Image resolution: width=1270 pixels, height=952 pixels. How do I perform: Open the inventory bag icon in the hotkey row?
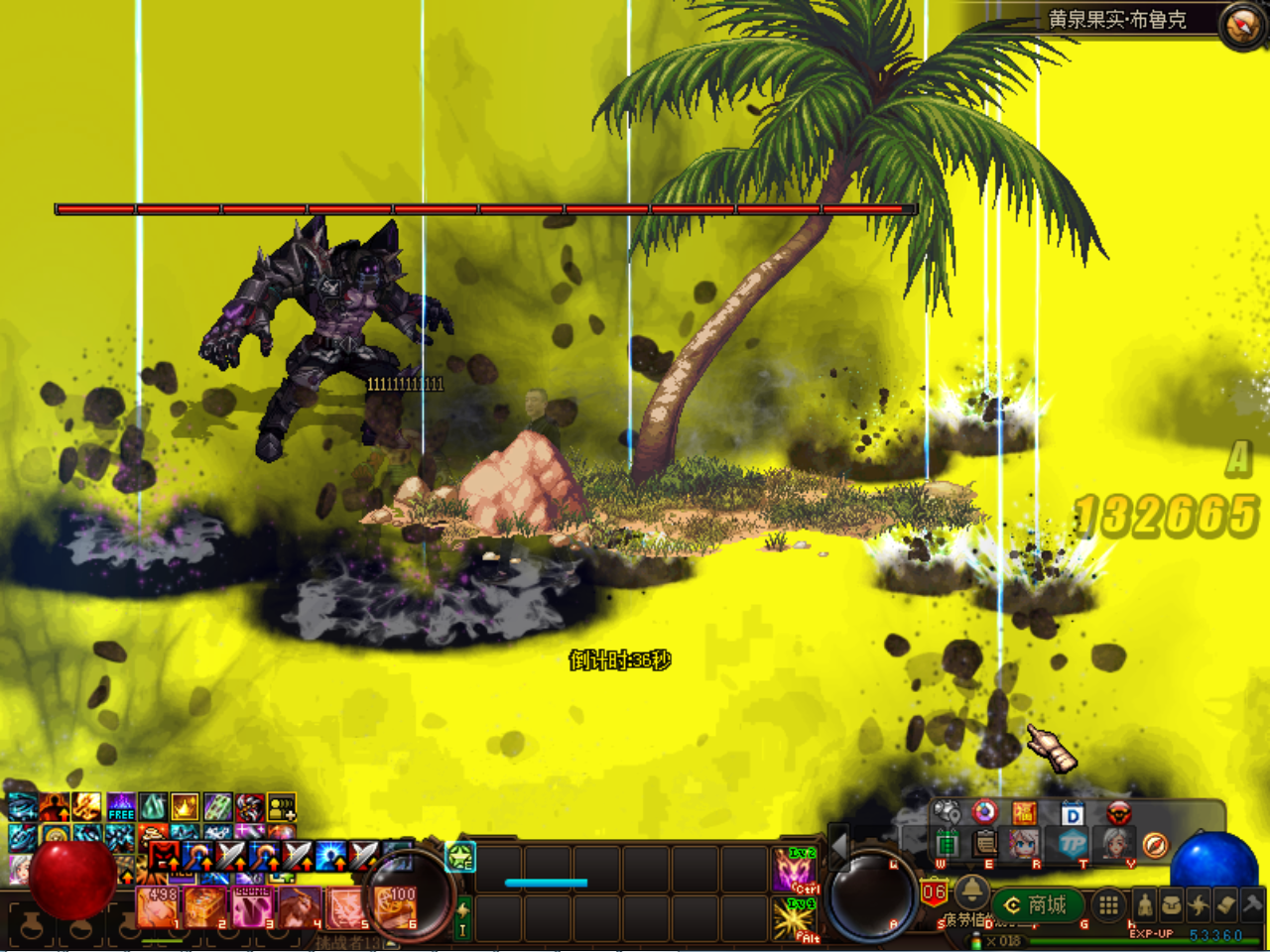tap(1169, 902)
